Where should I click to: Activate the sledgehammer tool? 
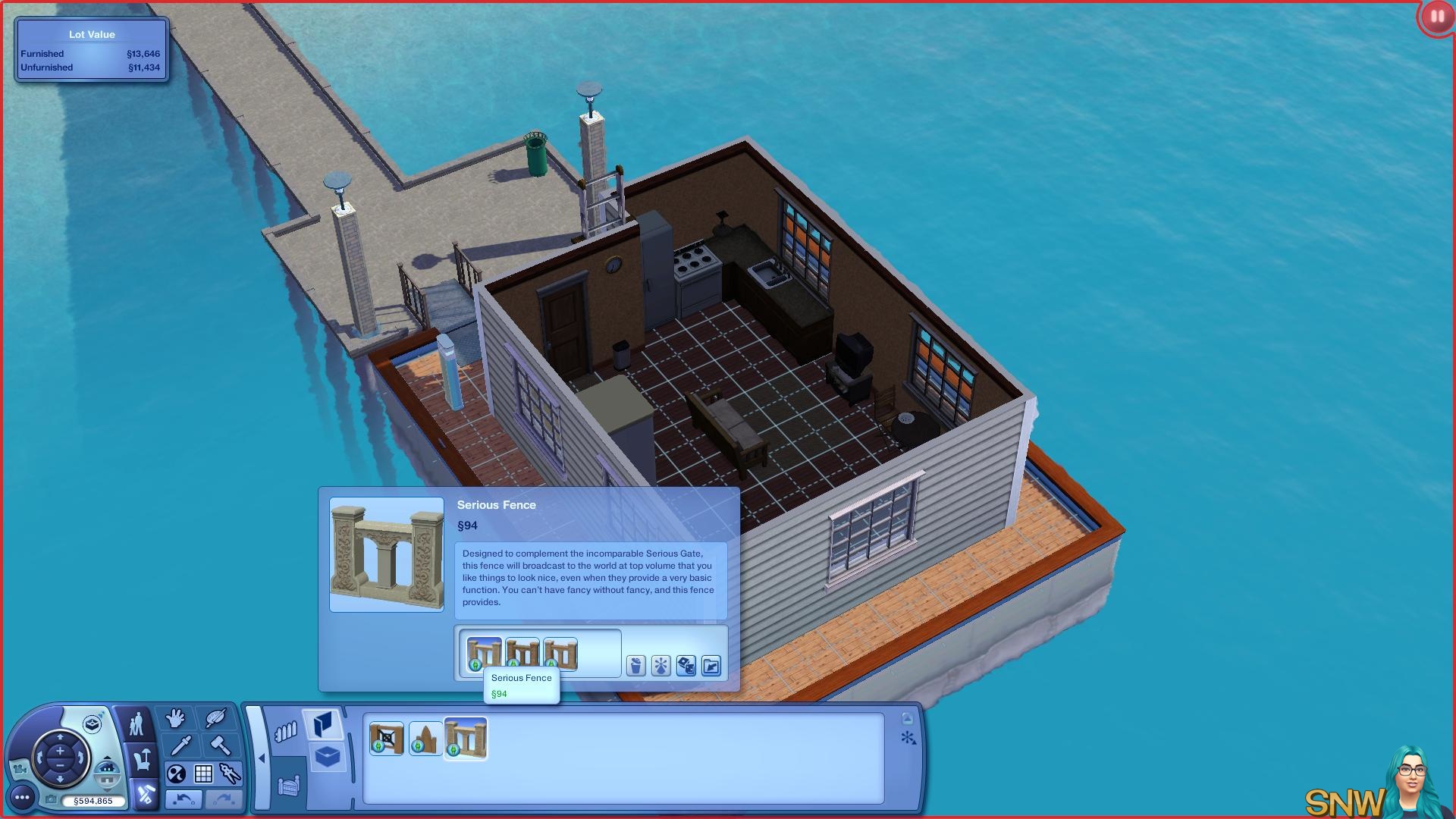(x=220, y=745)
